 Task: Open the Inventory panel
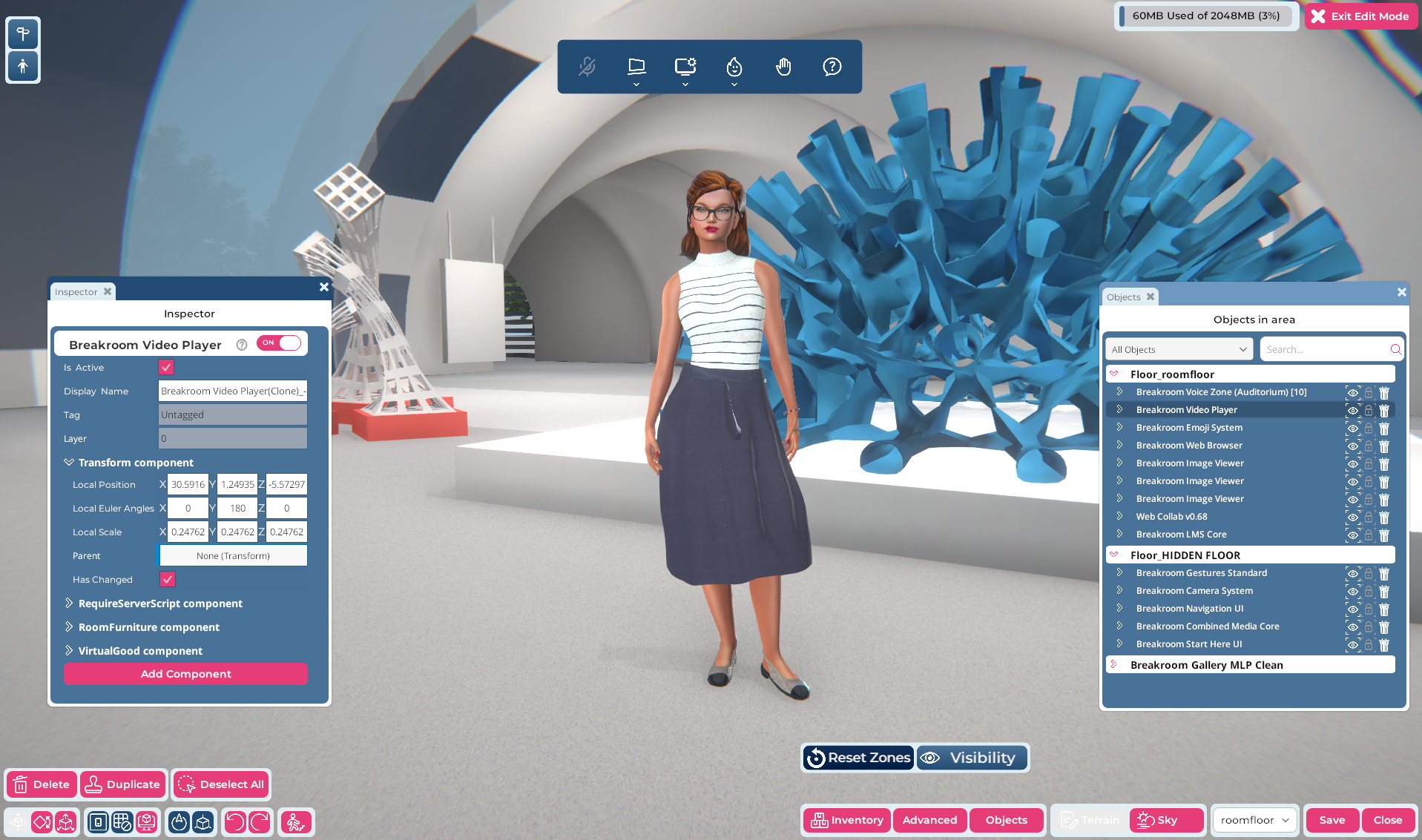[847, 820]
